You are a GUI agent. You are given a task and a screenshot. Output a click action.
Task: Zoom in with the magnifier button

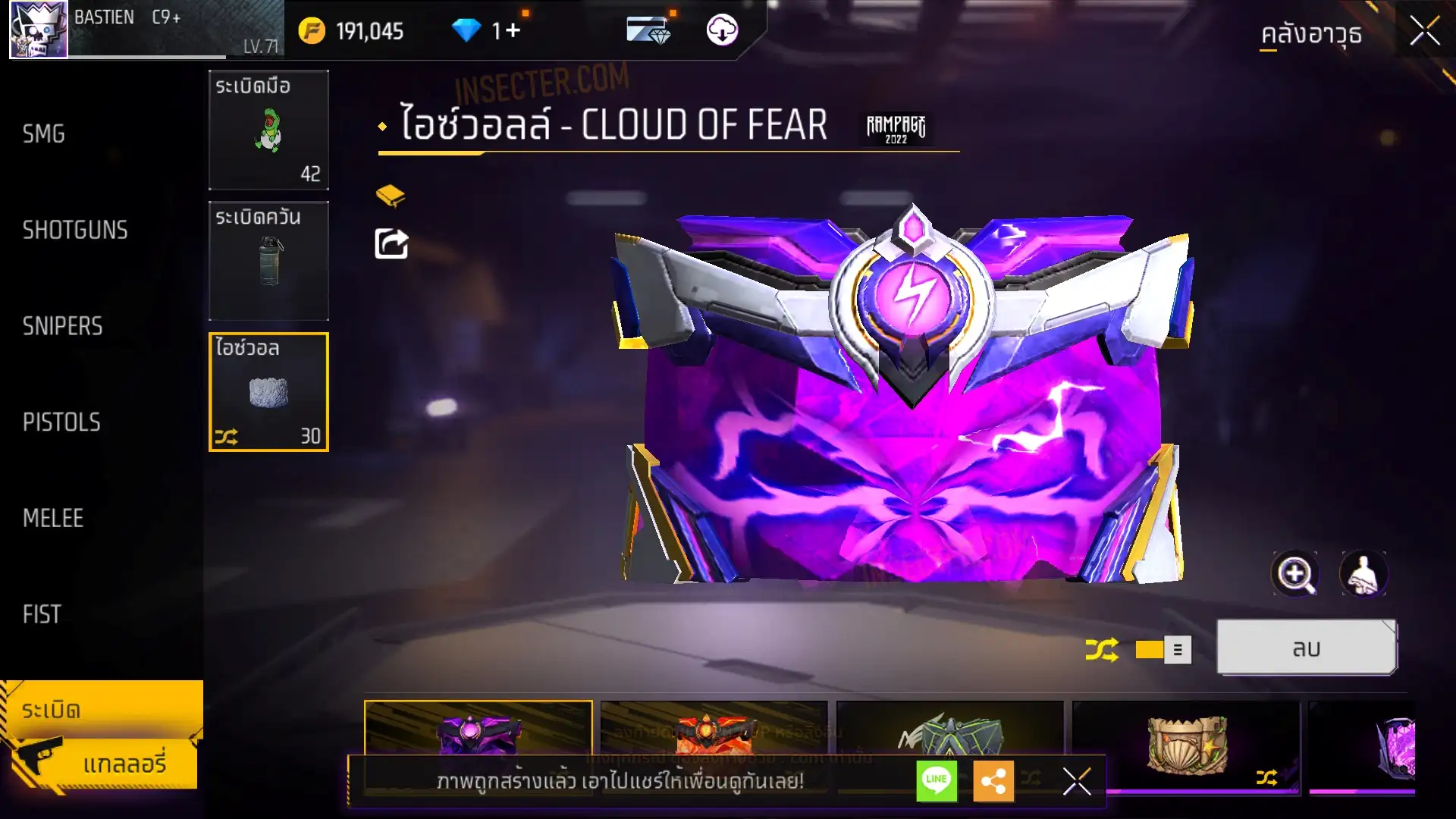(1294, 574)
